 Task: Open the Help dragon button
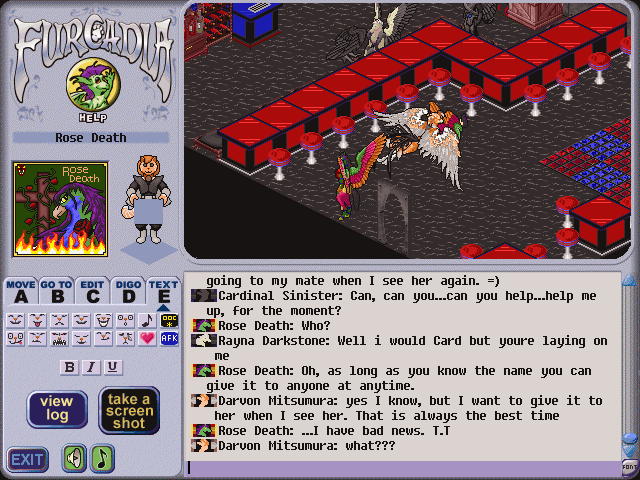(x=87, y=88)
